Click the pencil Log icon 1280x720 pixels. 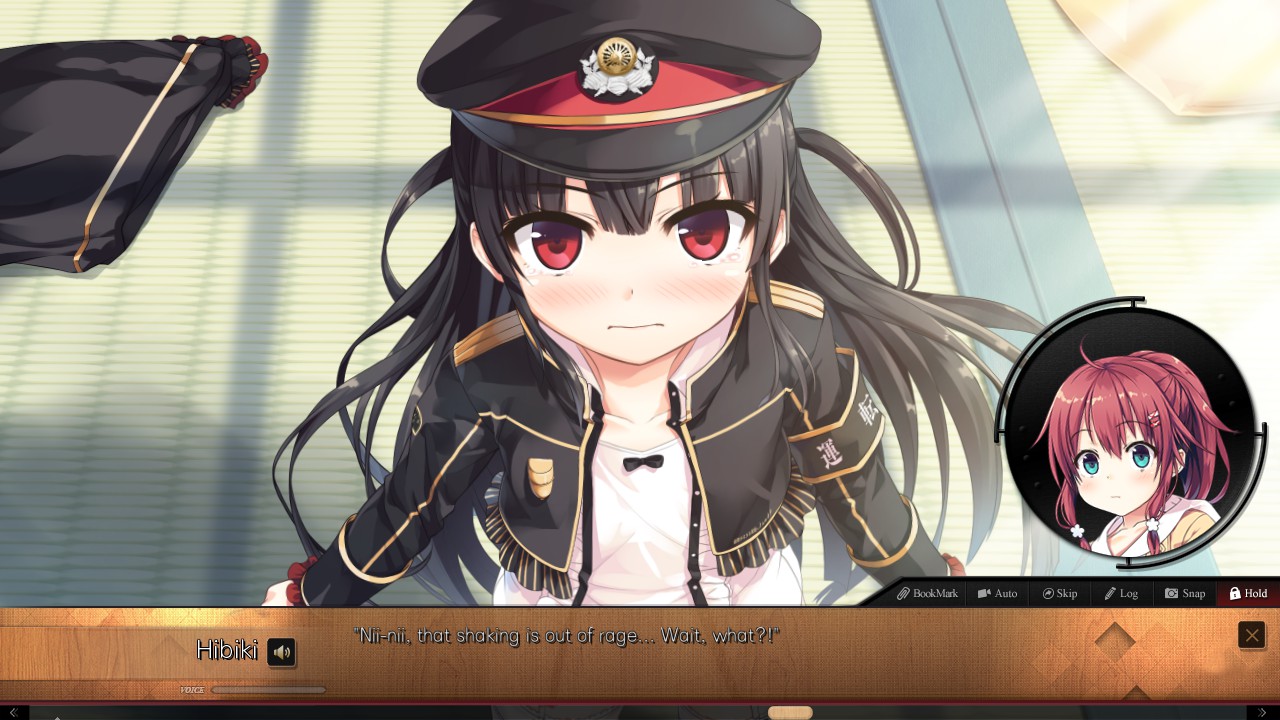click(1110, 593)
